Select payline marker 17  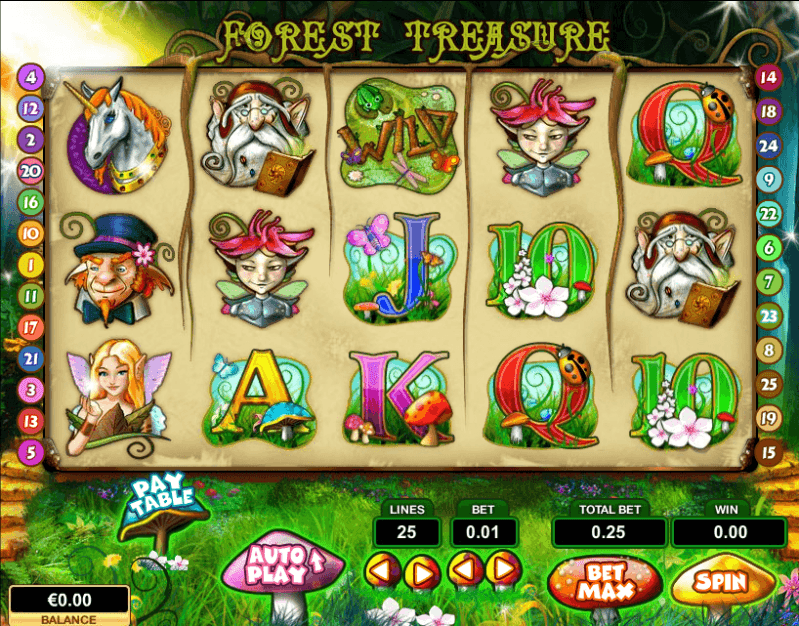[x=30, y=327]
